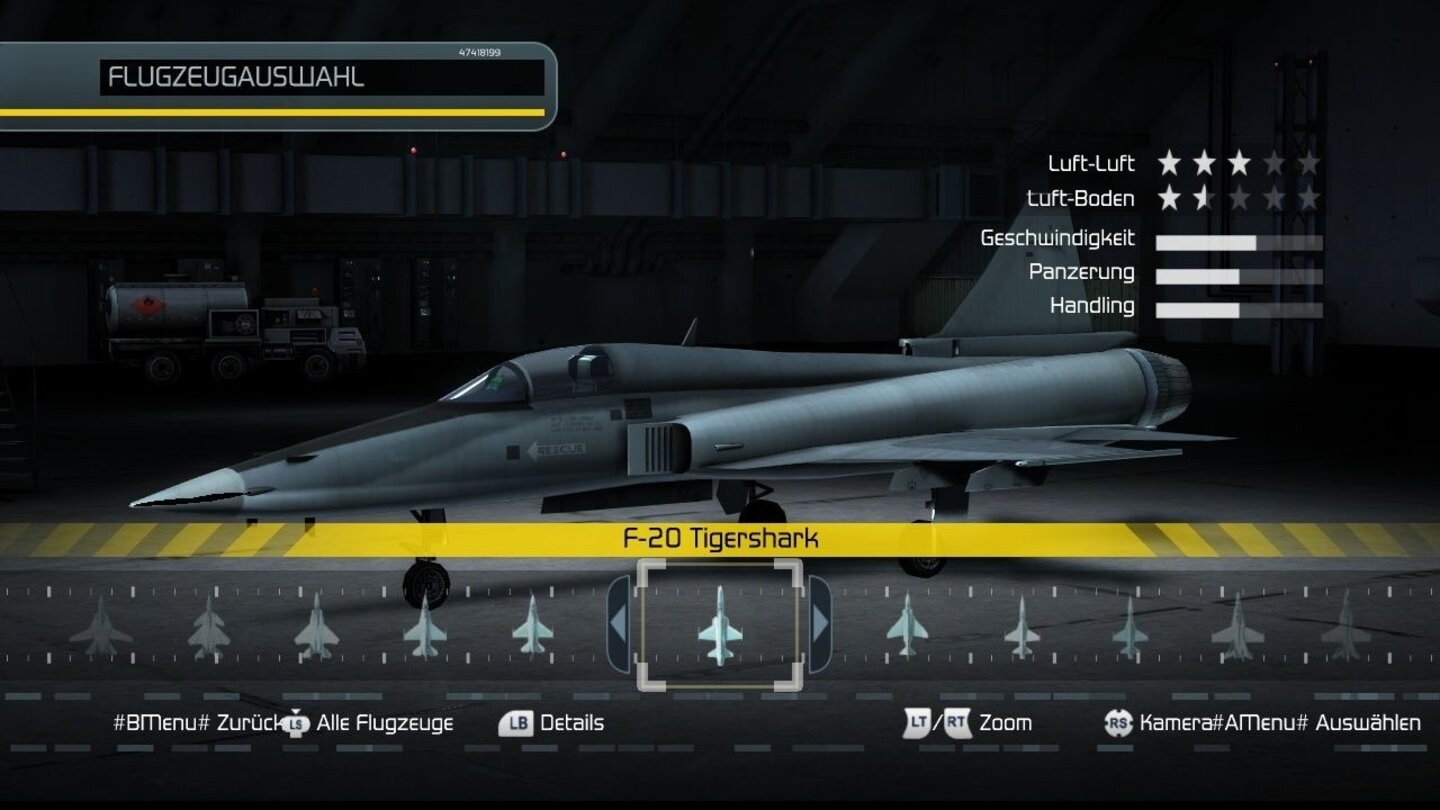This screenshot has width=1440, height=810.
Task: Toggle the half star on the Luft-Boden rating
Action: (x=1202, y=198)
